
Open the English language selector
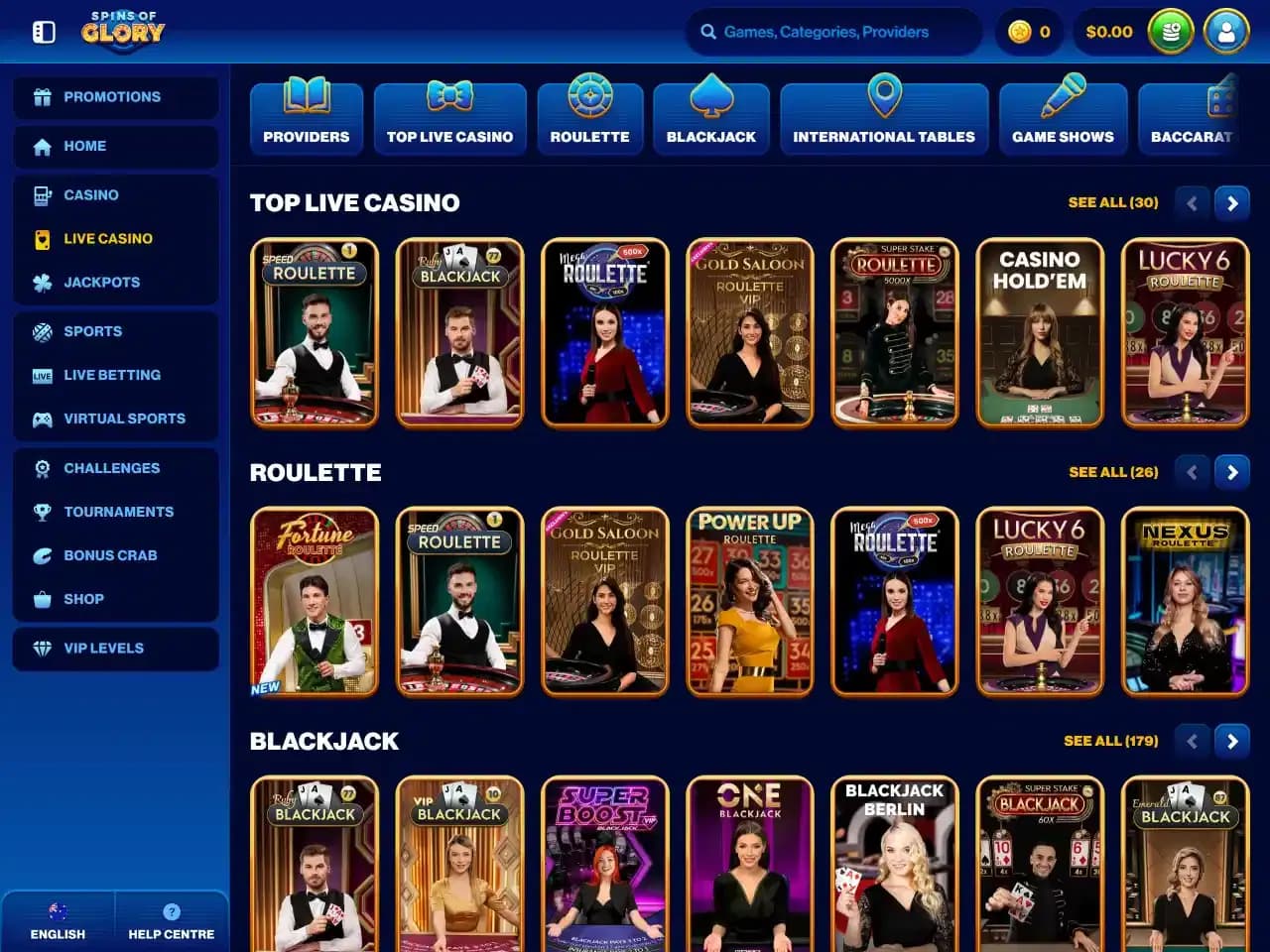[58, 919]
